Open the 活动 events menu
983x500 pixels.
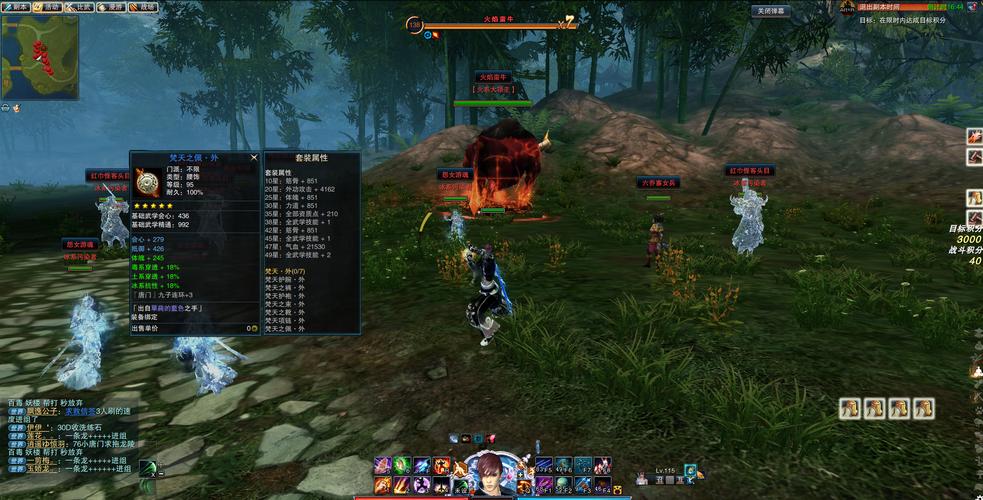coord(48,7)
